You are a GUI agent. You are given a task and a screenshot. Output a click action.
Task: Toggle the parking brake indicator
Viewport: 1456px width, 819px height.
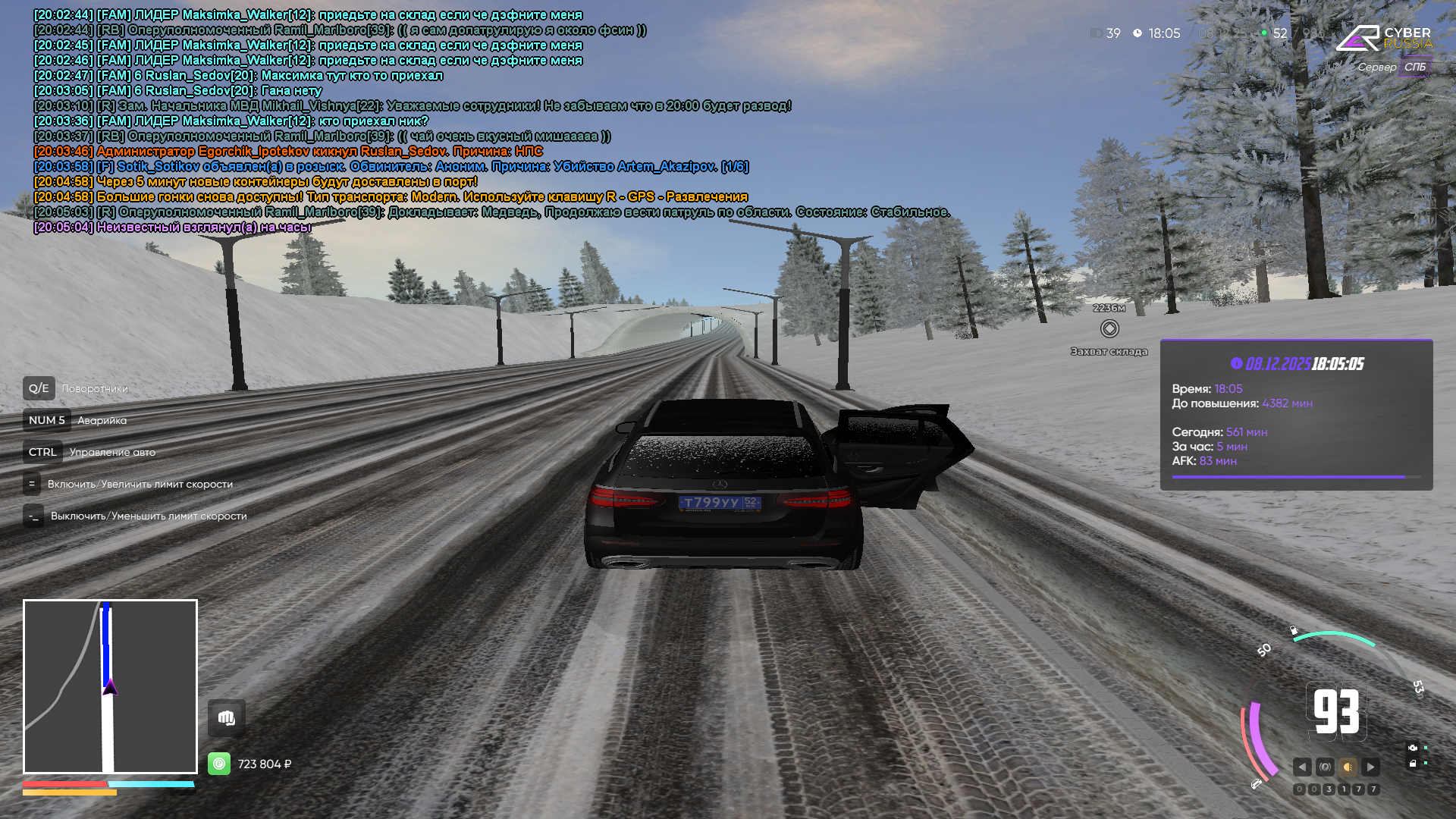1325,767
